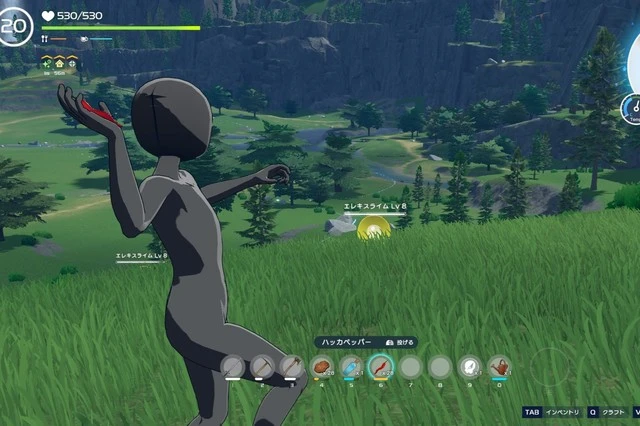Click the crosshair buff icon
The height and width of the screenshot is (426, 640).
coord(74,63)
